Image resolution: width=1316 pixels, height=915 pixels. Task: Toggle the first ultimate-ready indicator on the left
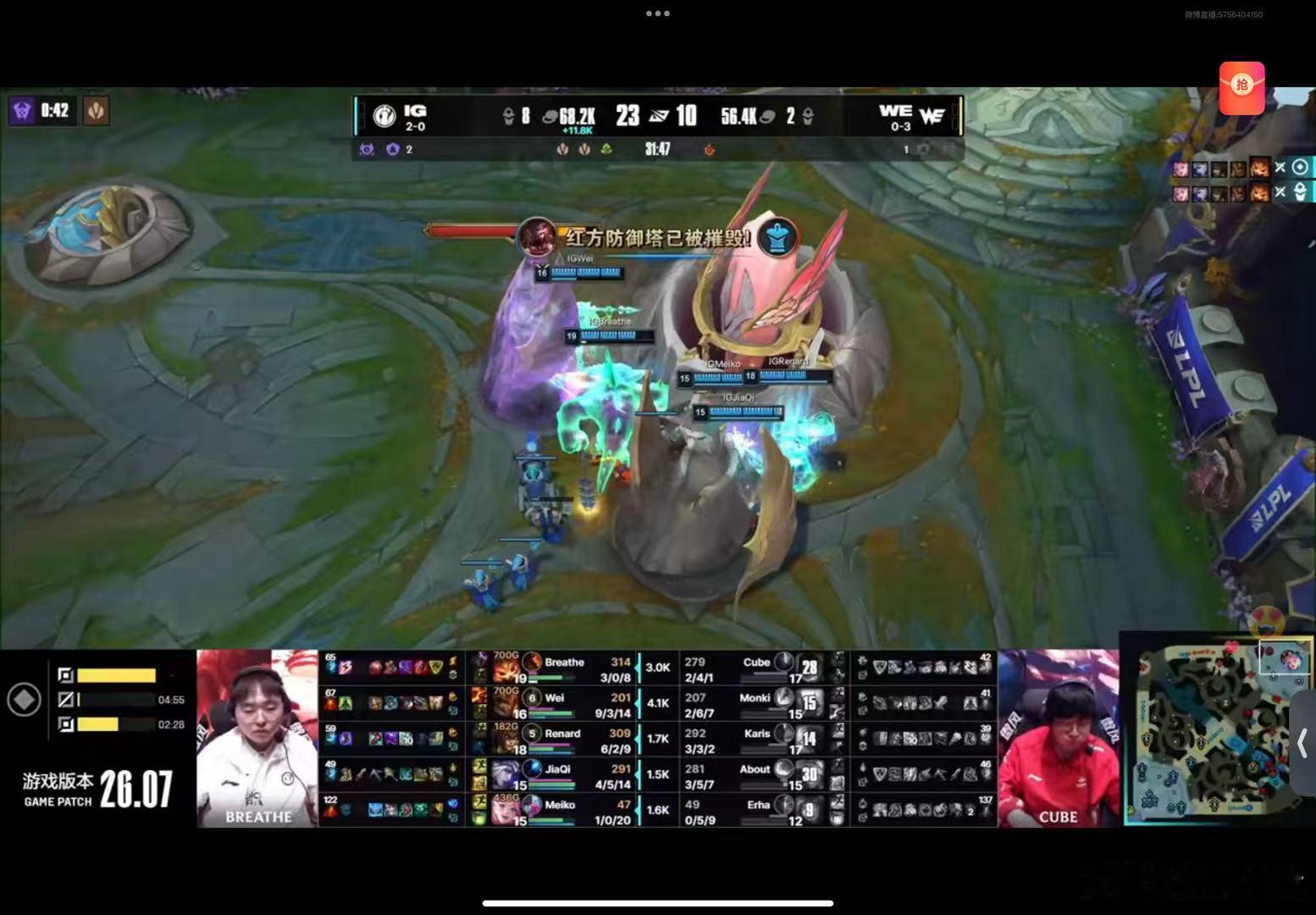[x=64, y=675]
